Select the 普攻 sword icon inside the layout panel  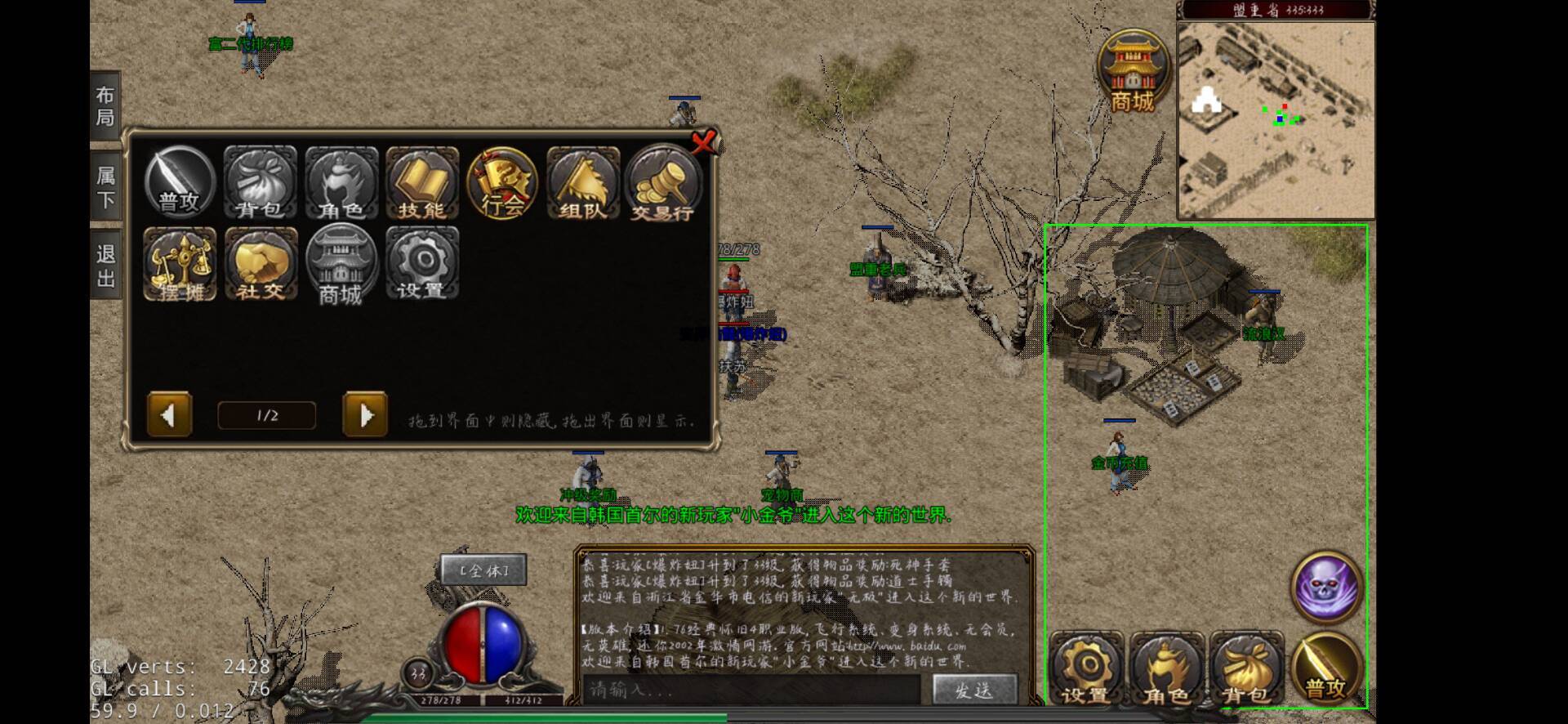coord(180,183)
